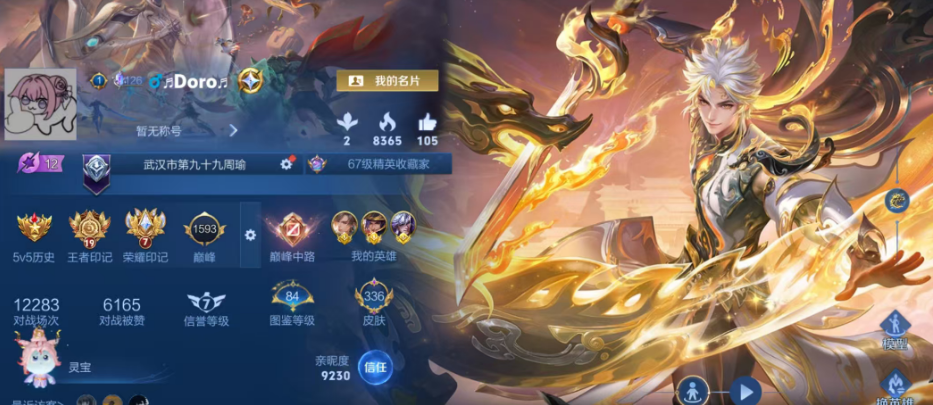Click the gear beside the 巅峰 emblem
This screenshot has height=405, width=933.
(250, 235)
